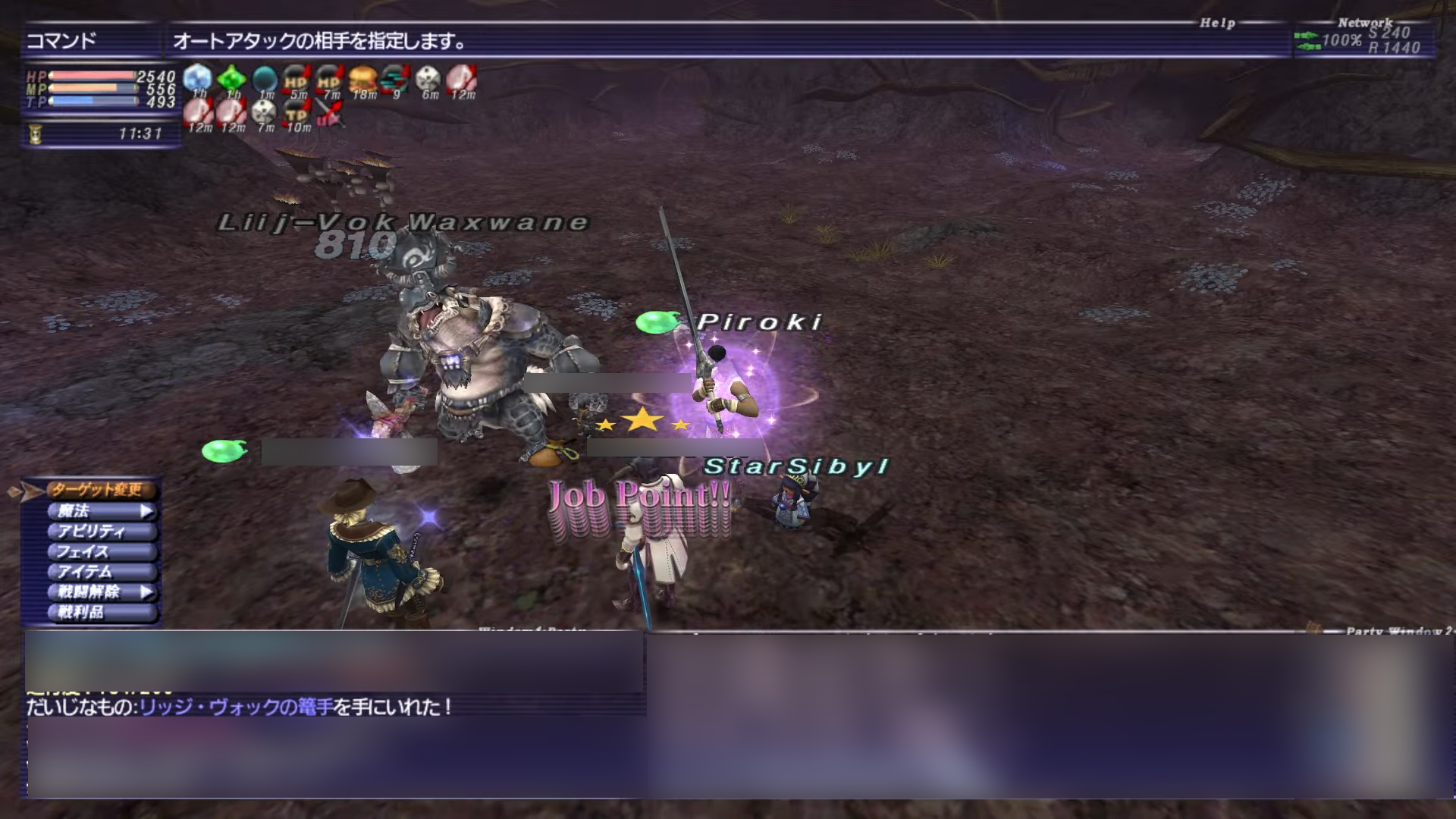The image size is (1456, 819).
Task: Click the teal haste stripes status icon
Action: tap(395, 79)
